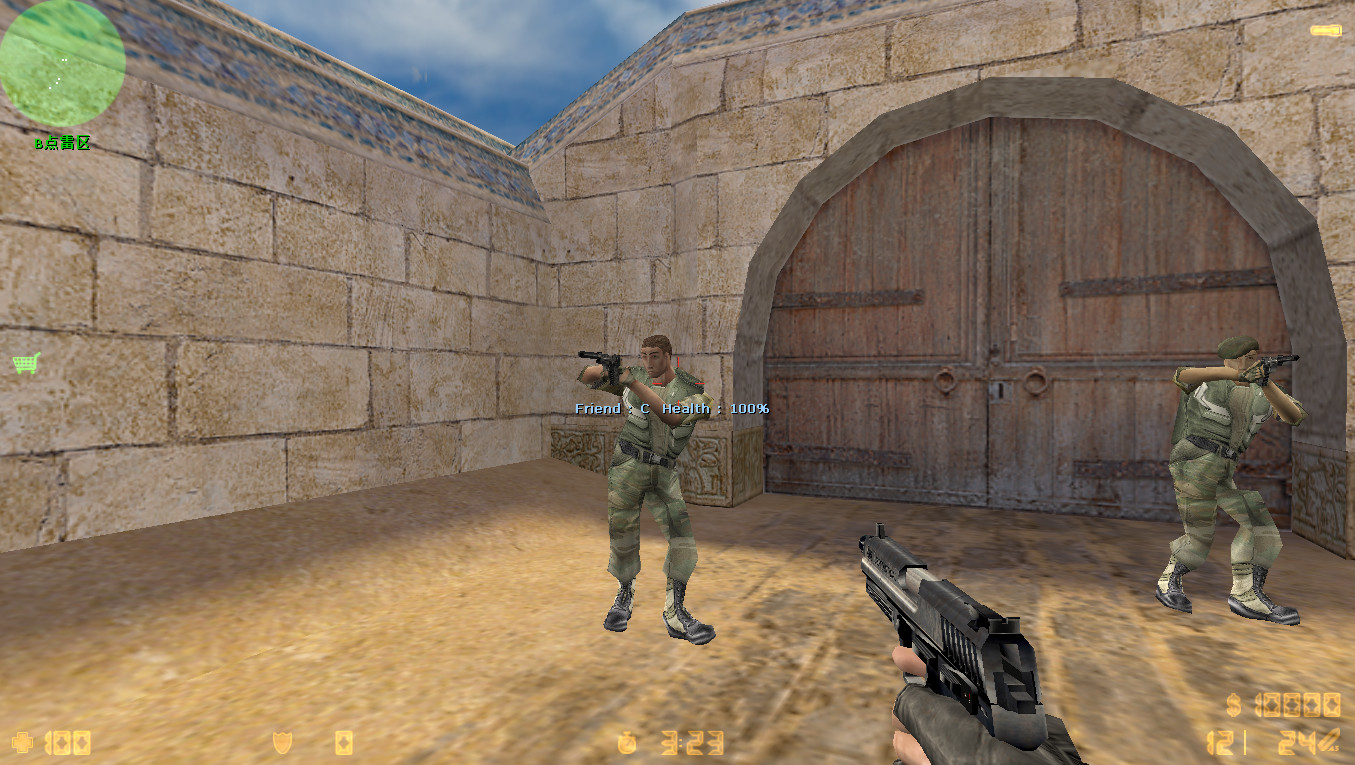Viewport: 1355px width, 765px height.
Task: Click the stopwatch timer icon
Action: (628, 743)
